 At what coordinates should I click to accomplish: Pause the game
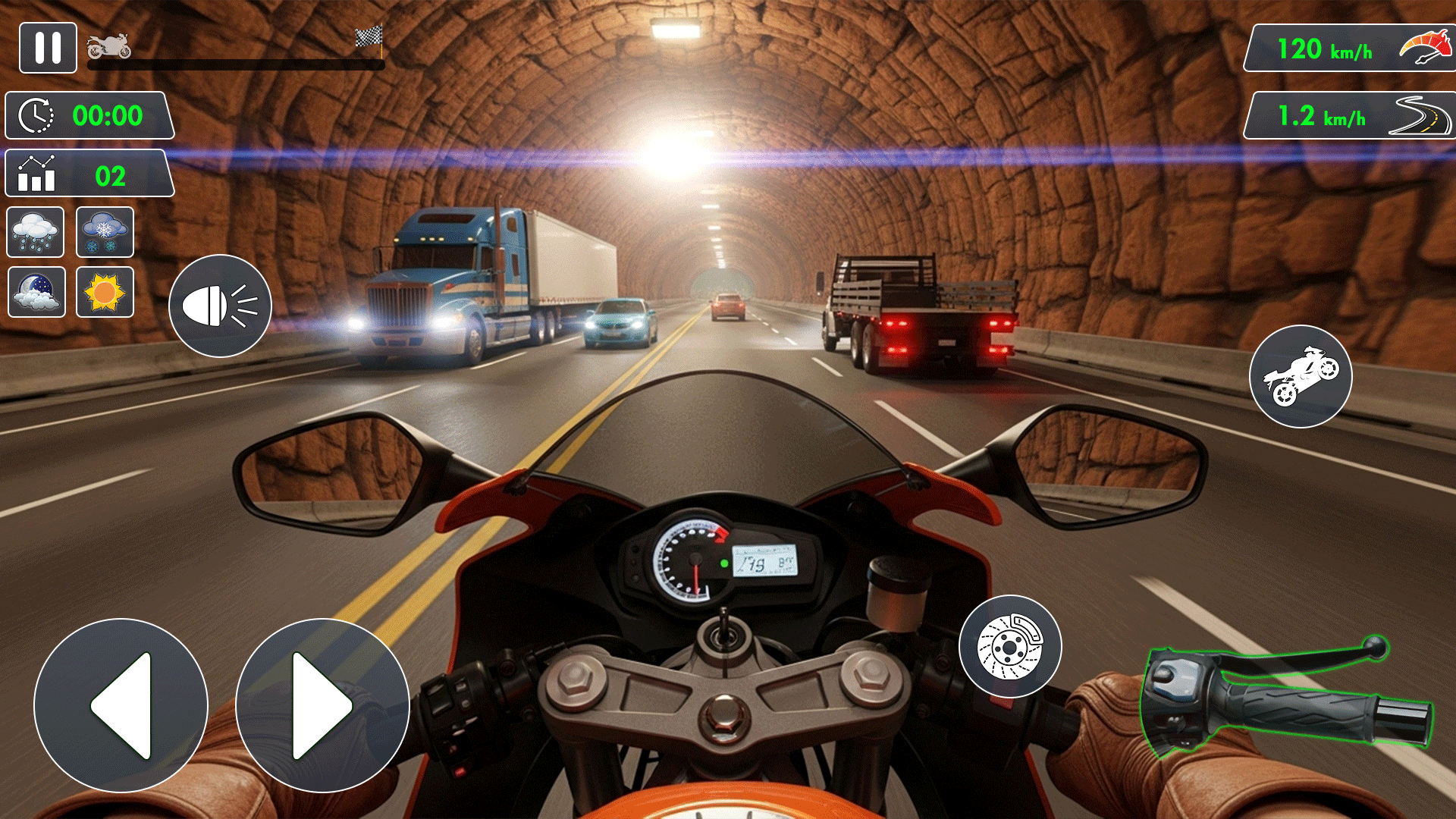click(48, 49)
